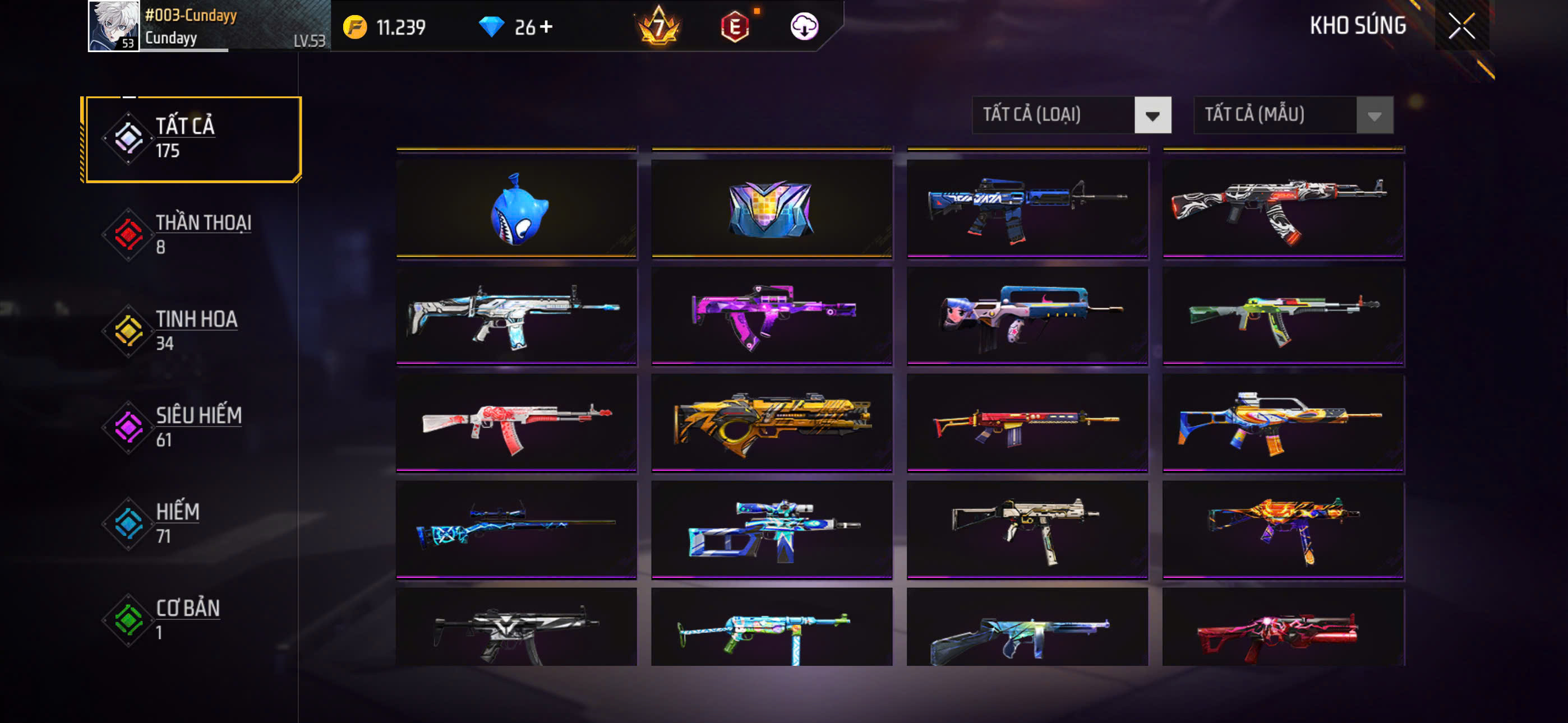Expand the weapon type dropdown arrow
Image resolution: width=1568 pixels, height=723 pixels.
(x=1153, y=114)
